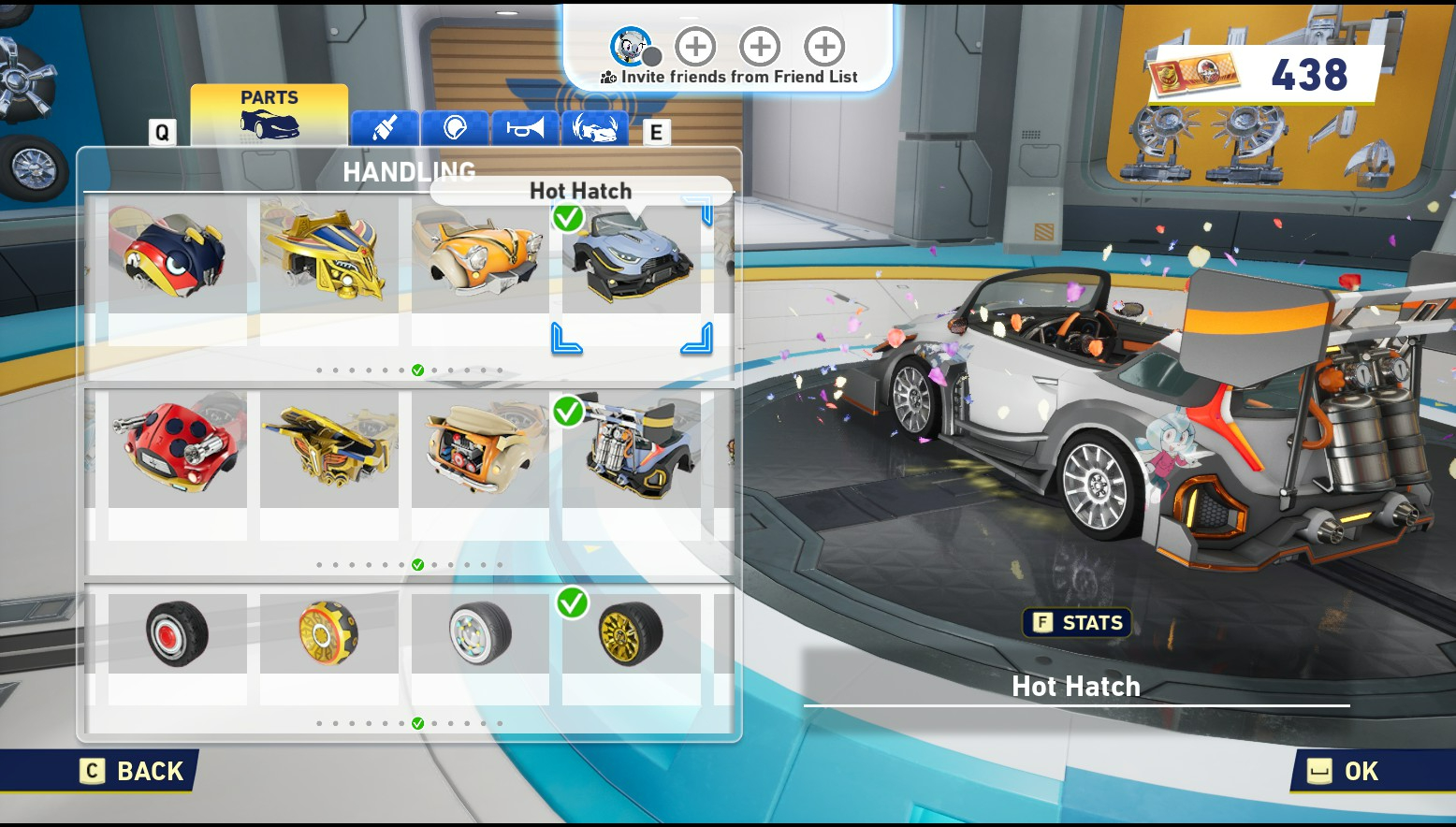Screen dimensions: 1456x827
Task: Select the Parts tab
Action: (269, 115)
